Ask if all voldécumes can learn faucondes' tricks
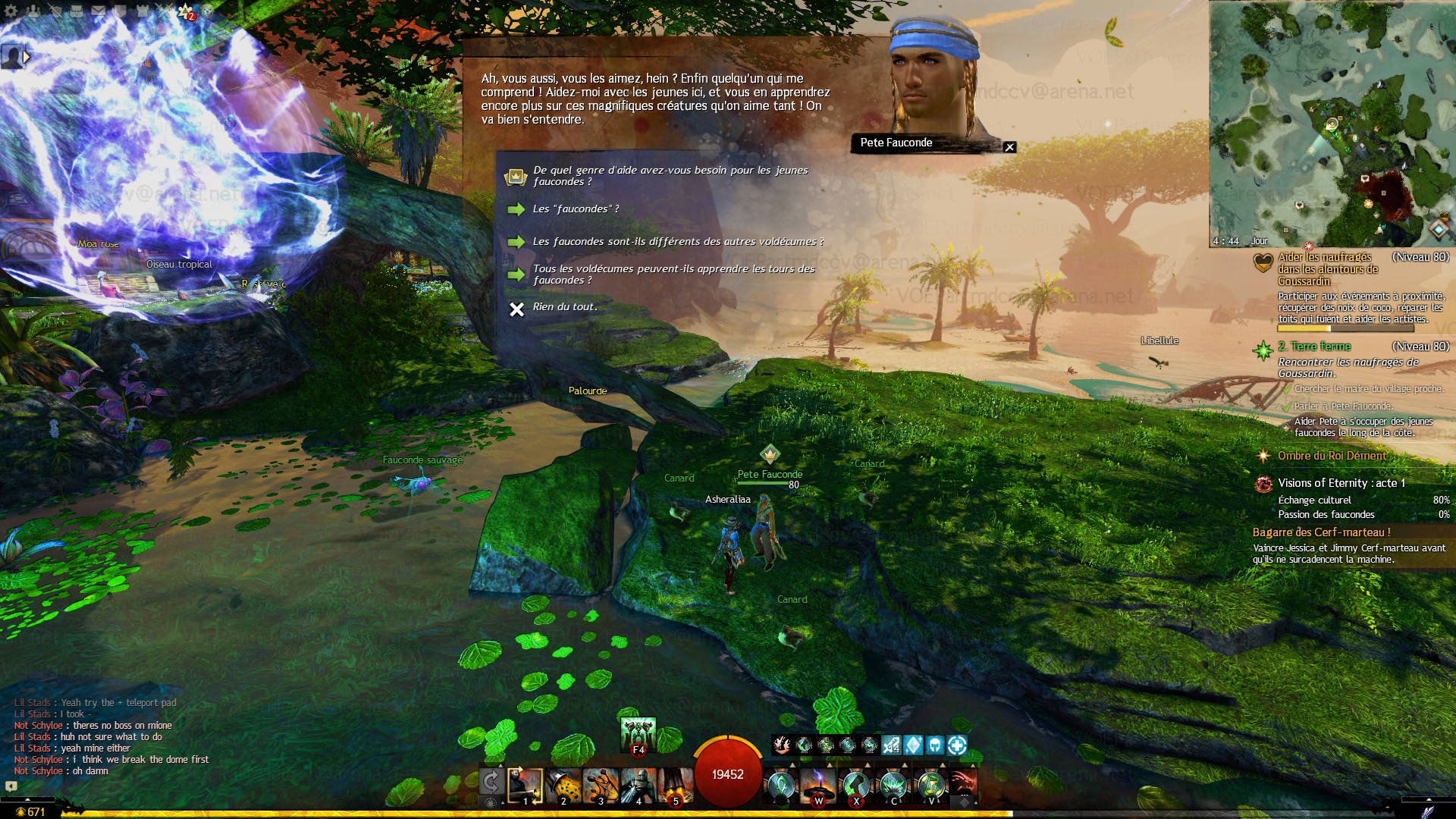Viewport: 1456px width, 819px height. 673,275
